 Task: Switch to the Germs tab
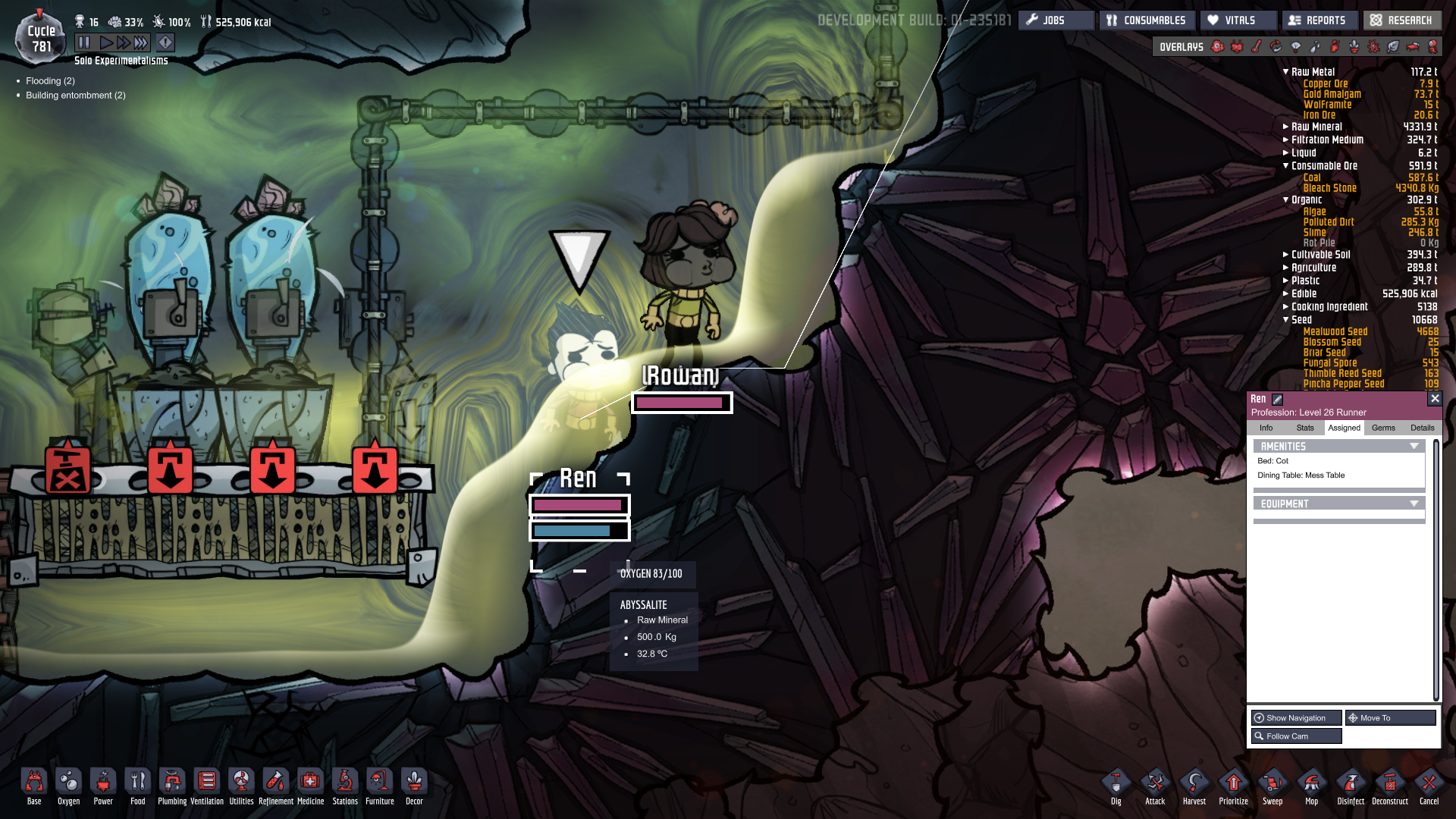[1383, 428]
